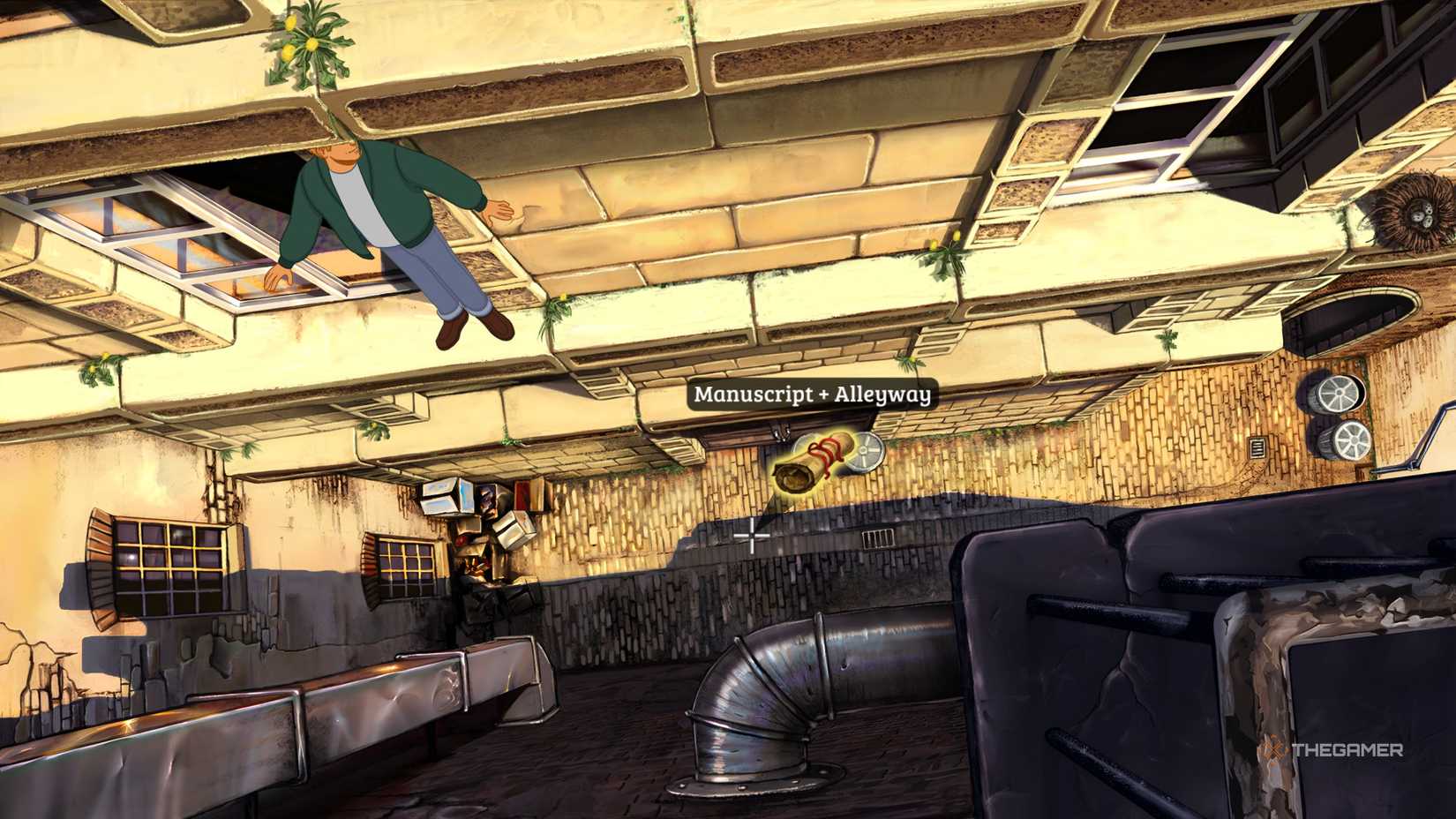This screenshot has width=1456, height=819.
Task: Click the crosshair targeting cursor hotspot
Action: [x=750, y=534]
